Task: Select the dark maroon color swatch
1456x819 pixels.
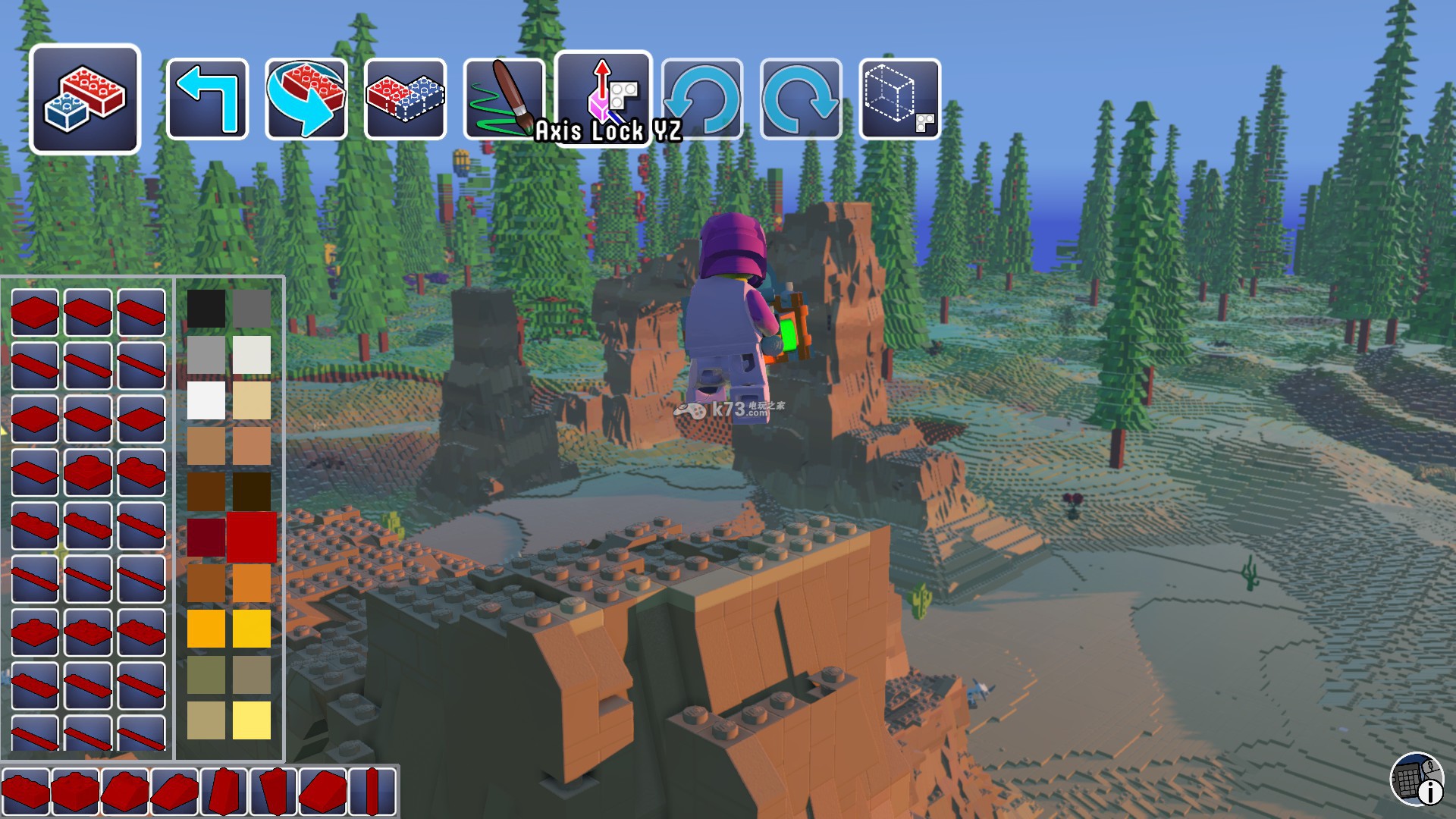Action: (x=206, y=537)
